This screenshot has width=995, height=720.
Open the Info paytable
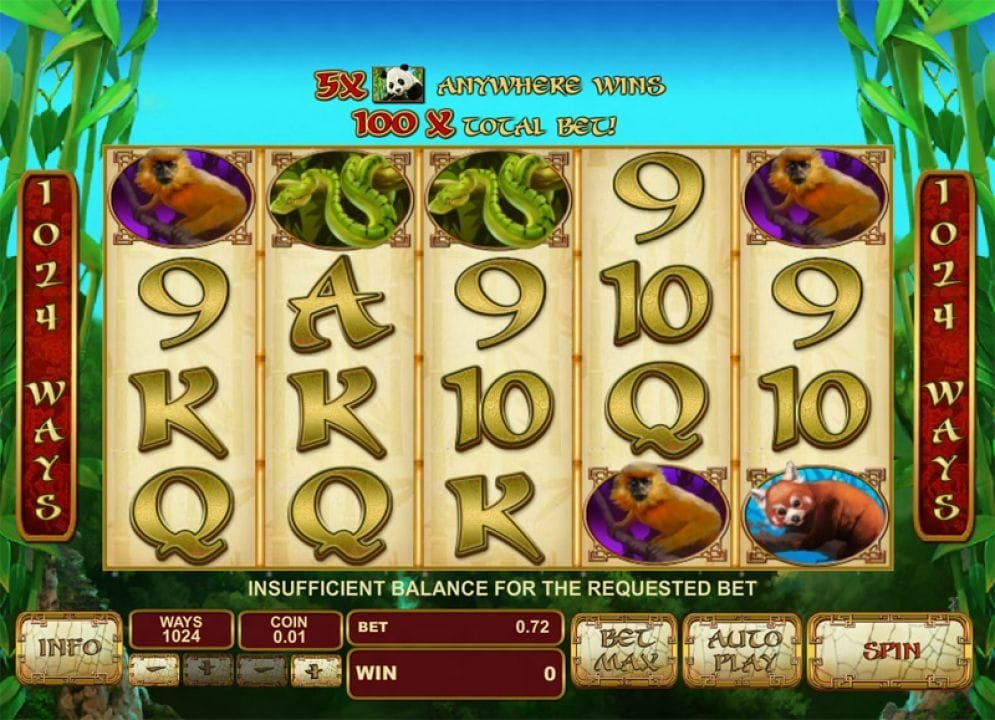coord(68,649)
